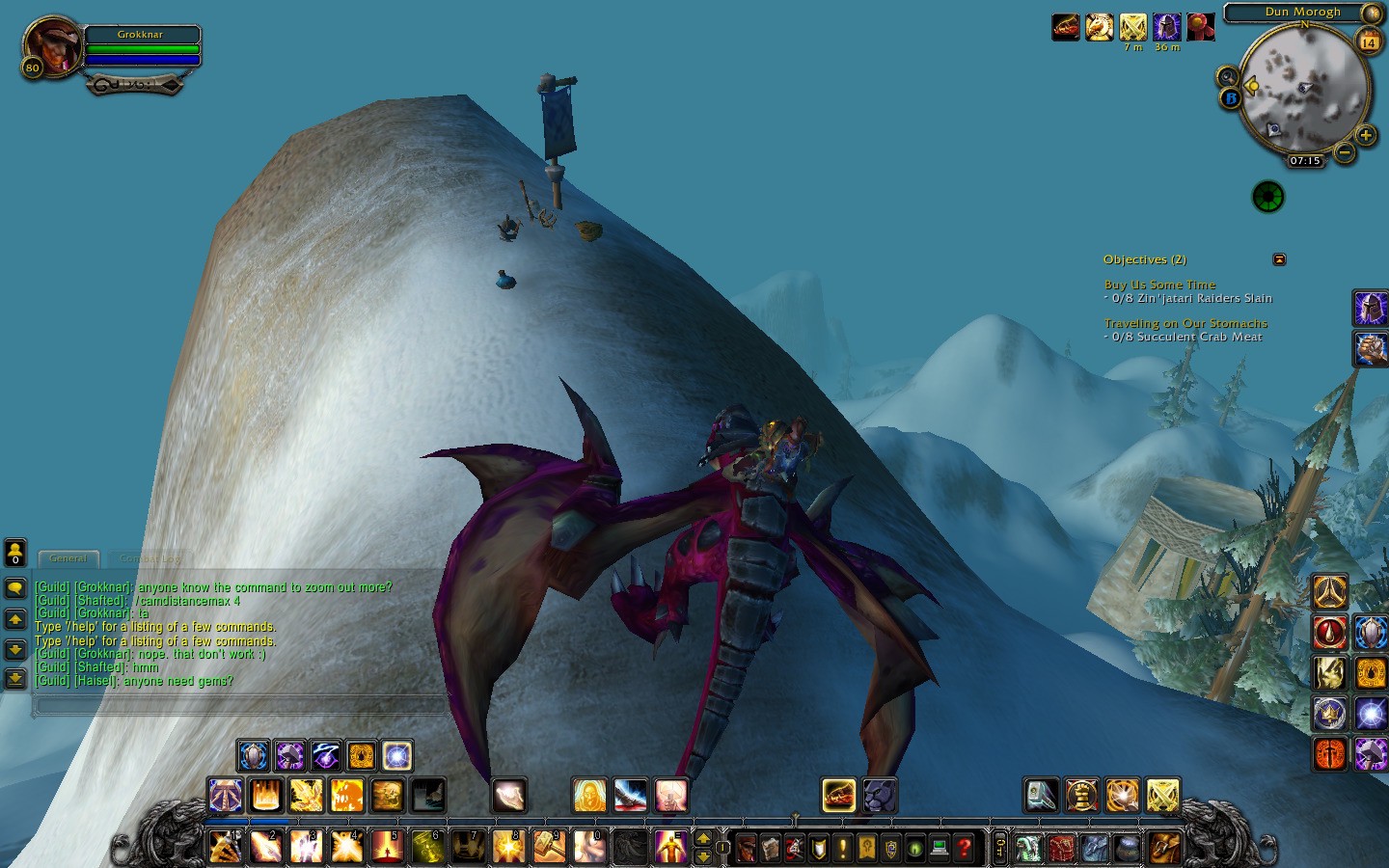
Task: Open the quest log exclamation mark button
Action: [843, 848]
